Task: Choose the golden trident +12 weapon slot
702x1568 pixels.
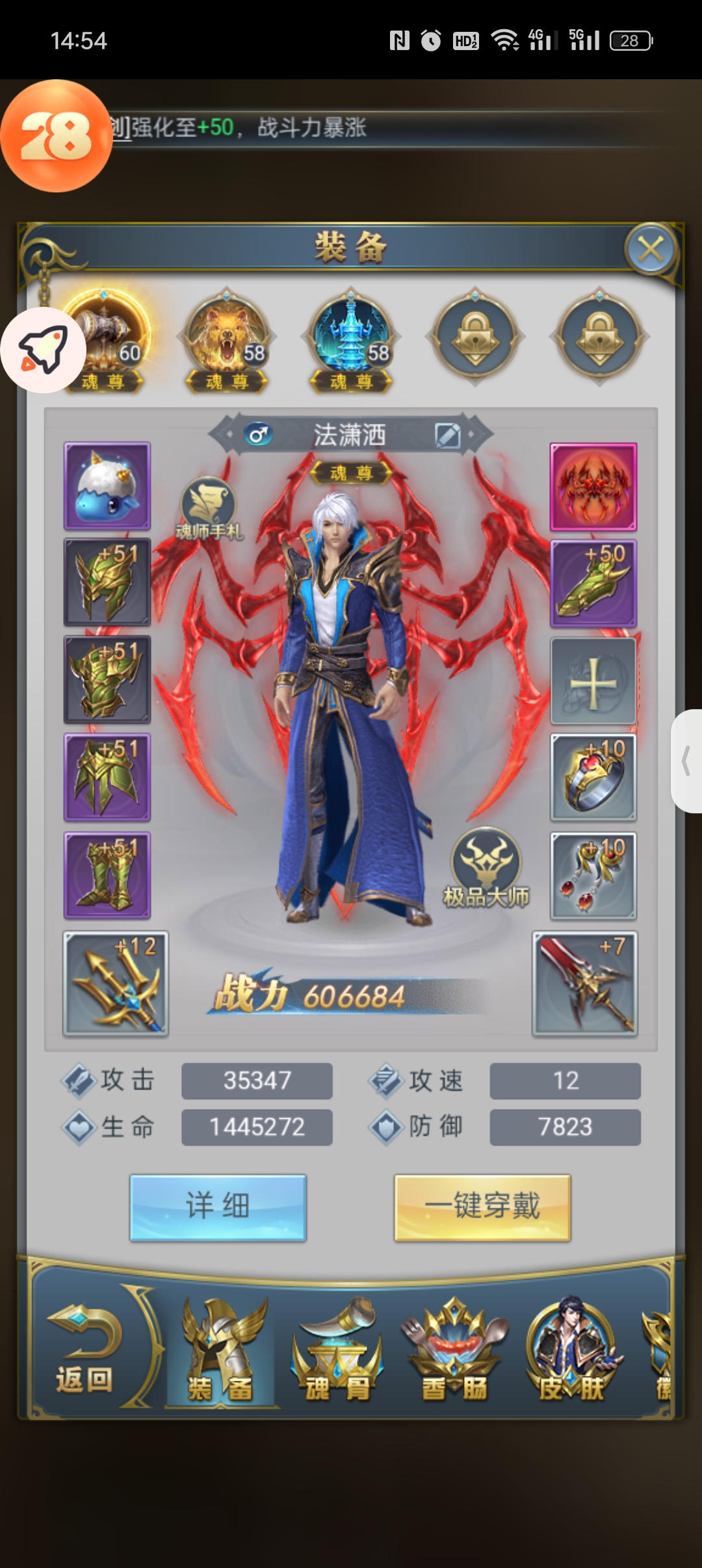Action: click(x=116, y=984)
